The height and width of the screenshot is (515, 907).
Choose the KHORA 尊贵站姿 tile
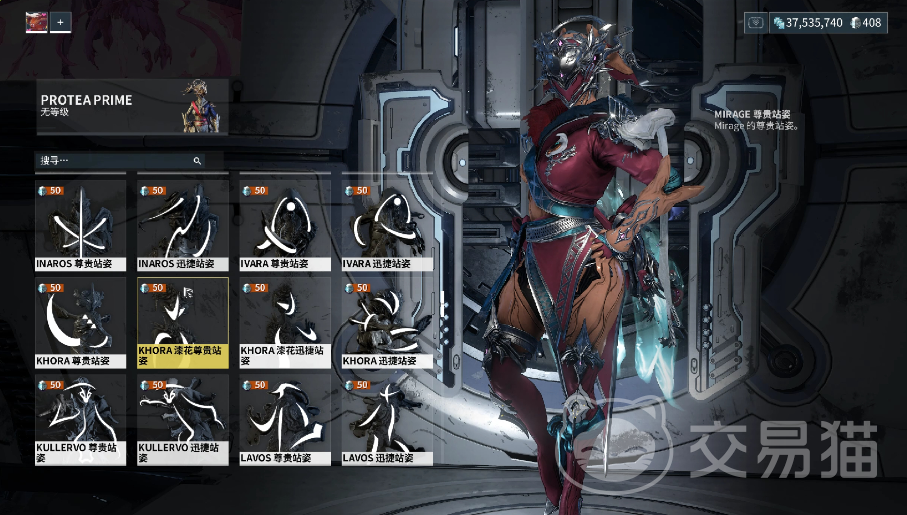(80, 322)
